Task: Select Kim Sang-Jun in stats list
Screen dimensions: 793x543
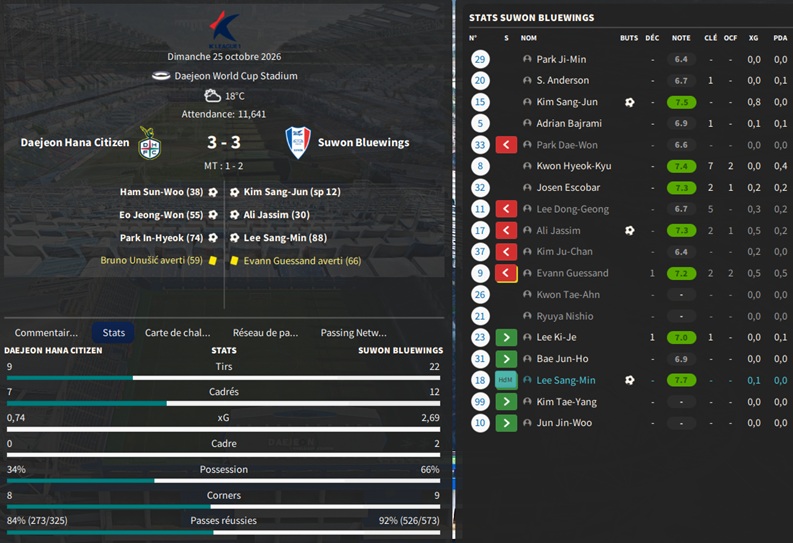Action: click(566, 102)
